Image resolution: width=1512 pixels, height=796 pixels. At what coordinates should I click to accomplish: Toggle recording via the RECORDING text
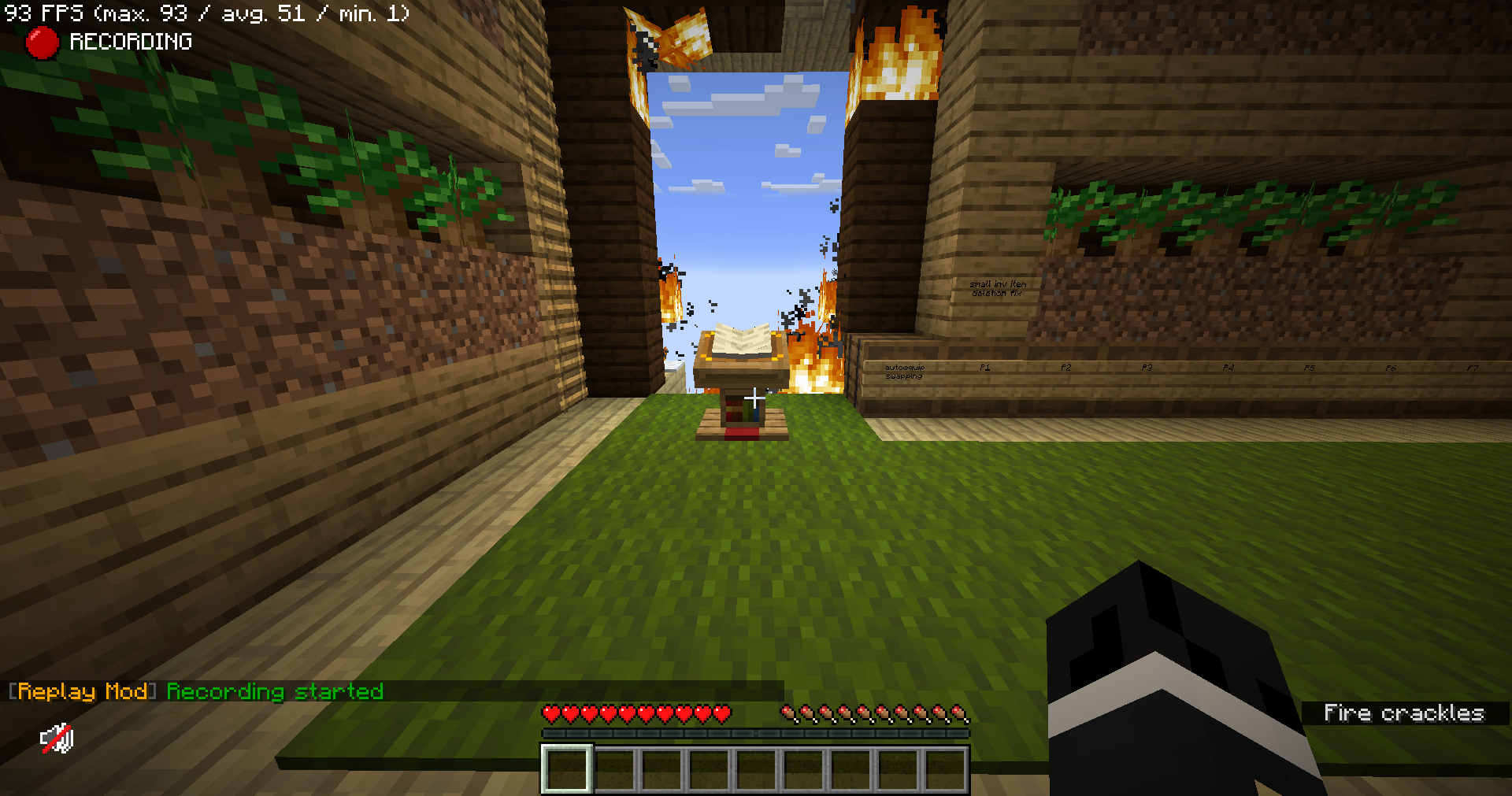pyautogui.click(x=130, y=41)
